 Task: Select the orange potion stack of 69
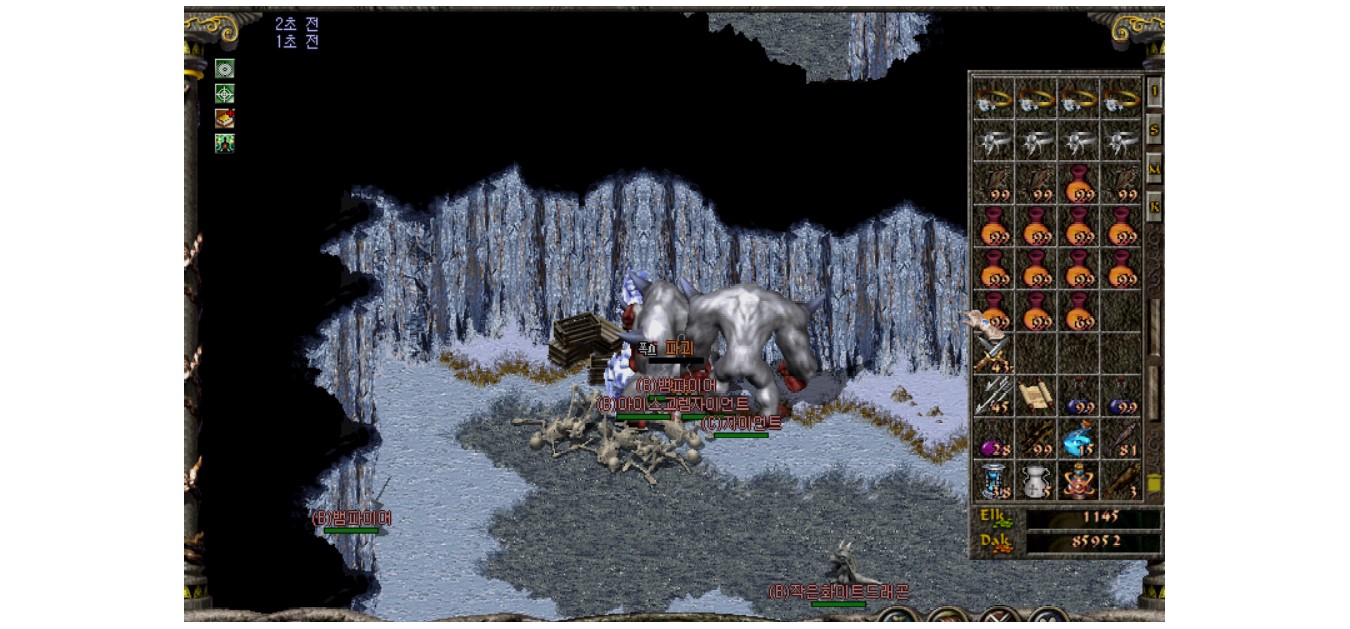1079,311
